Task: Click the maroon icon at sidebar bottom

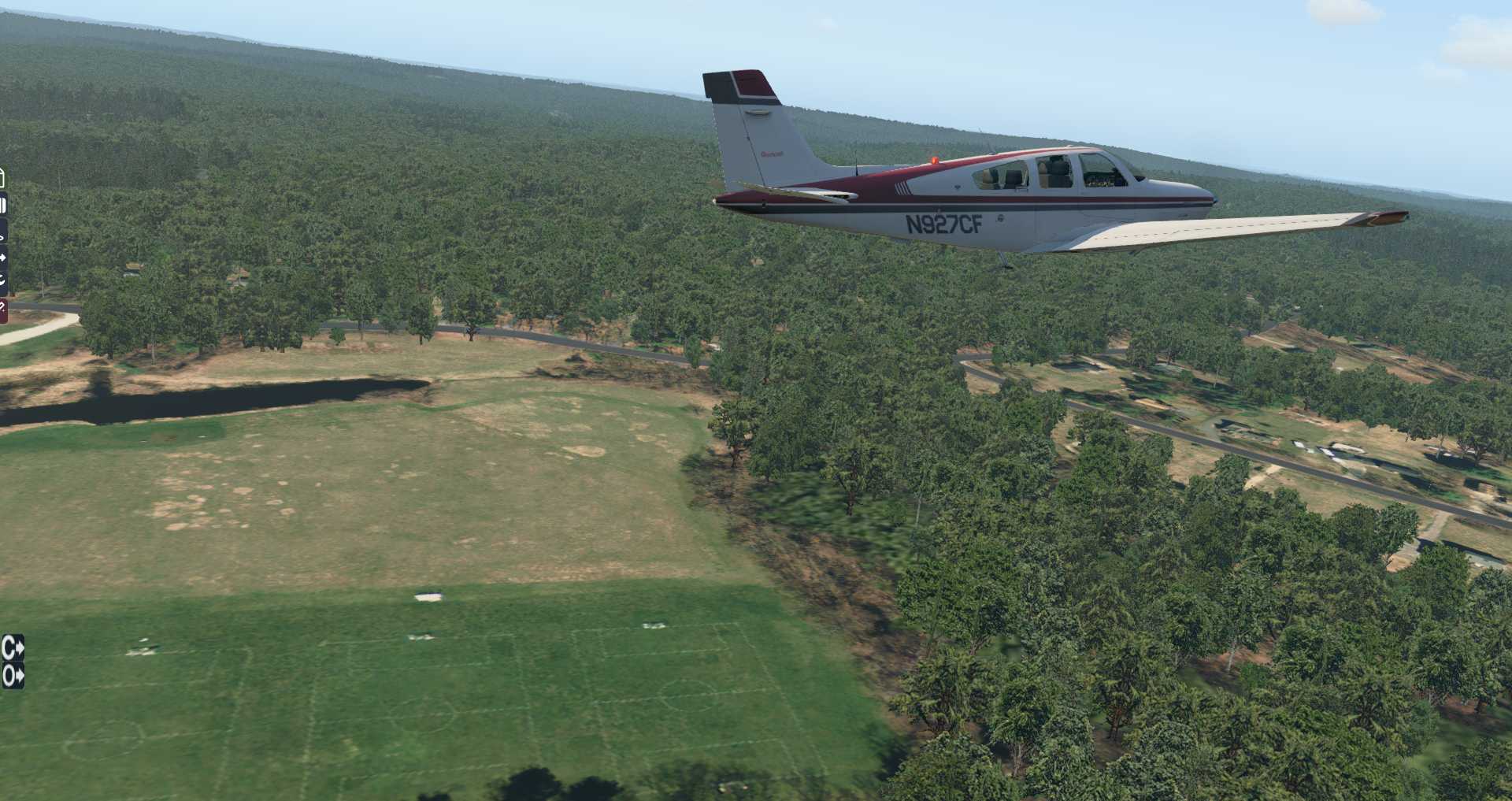Action: pos(3,310)
